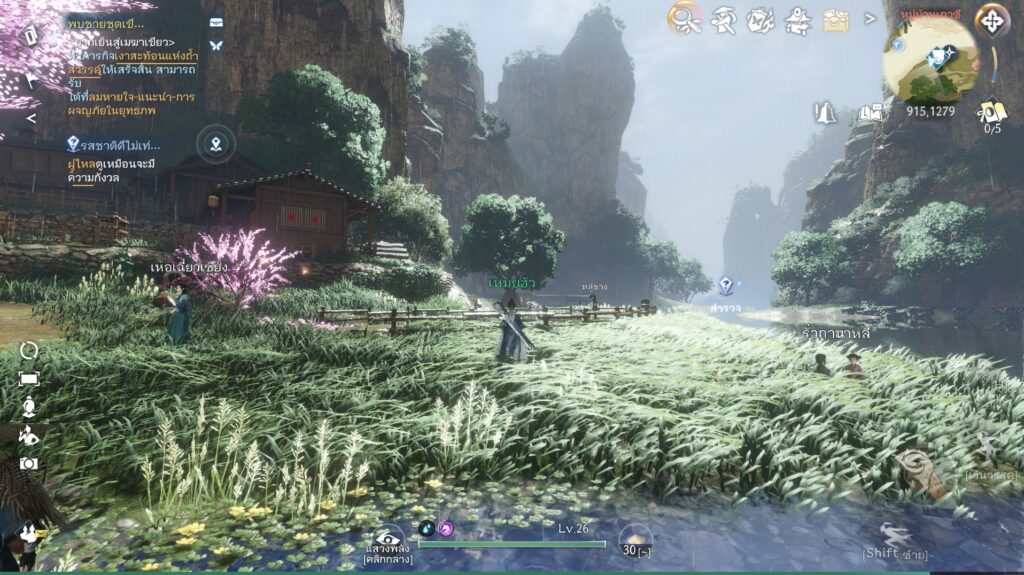Open the camera photo mode icon
1024x575 pixels.
(x=28, y=464)
